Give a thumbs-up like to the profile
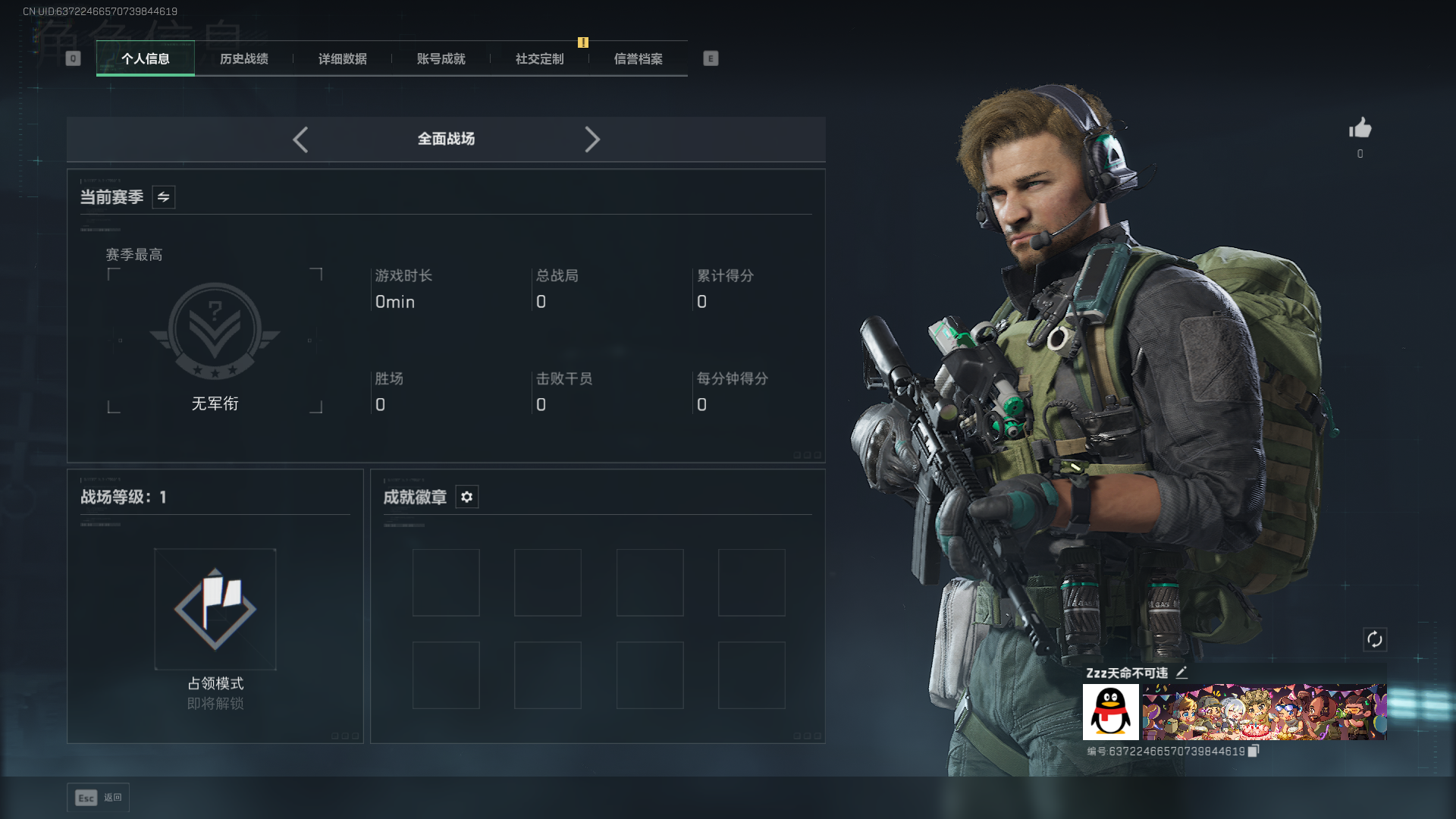The image size is (1456, 819). tap(1360, 128)
